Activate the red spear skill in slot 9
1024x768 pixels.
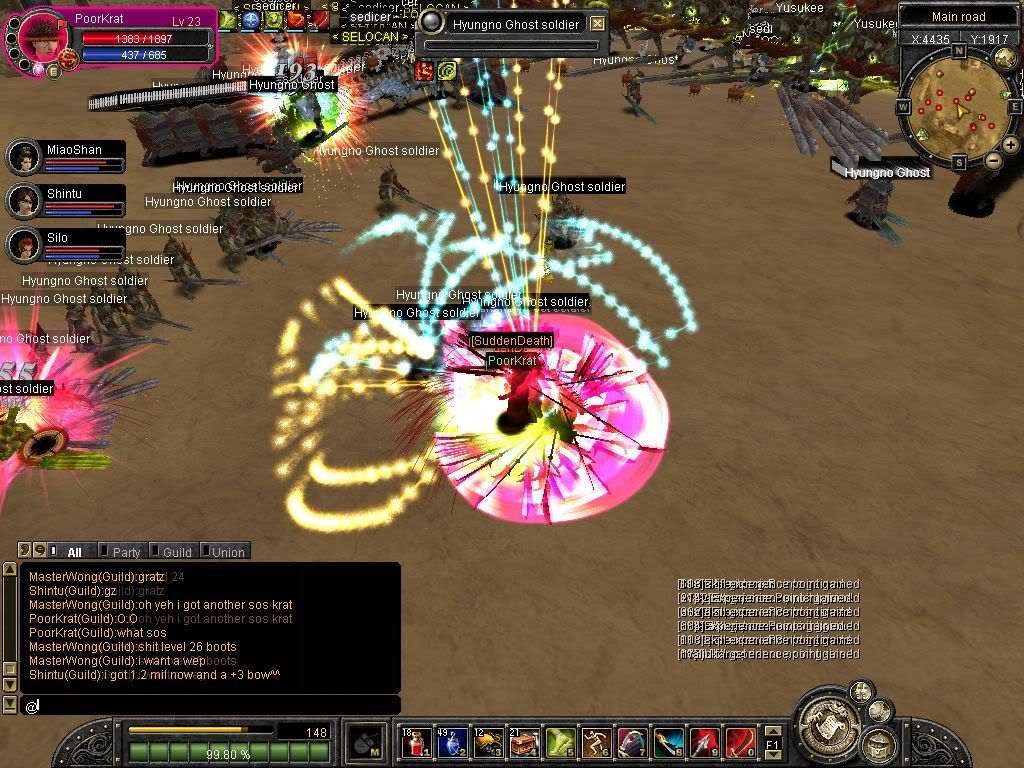704,742
